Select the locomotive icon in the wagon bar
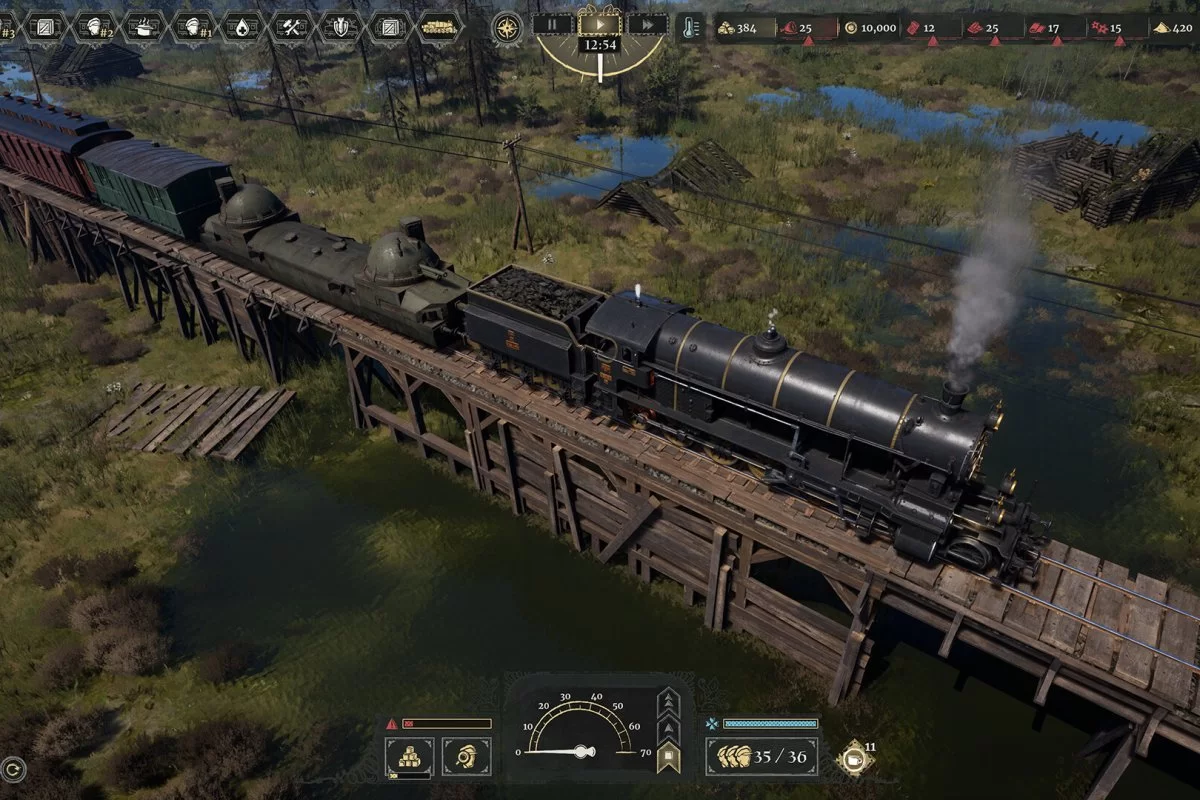Viewport: 1200px width, 800px height. [438, 27]
